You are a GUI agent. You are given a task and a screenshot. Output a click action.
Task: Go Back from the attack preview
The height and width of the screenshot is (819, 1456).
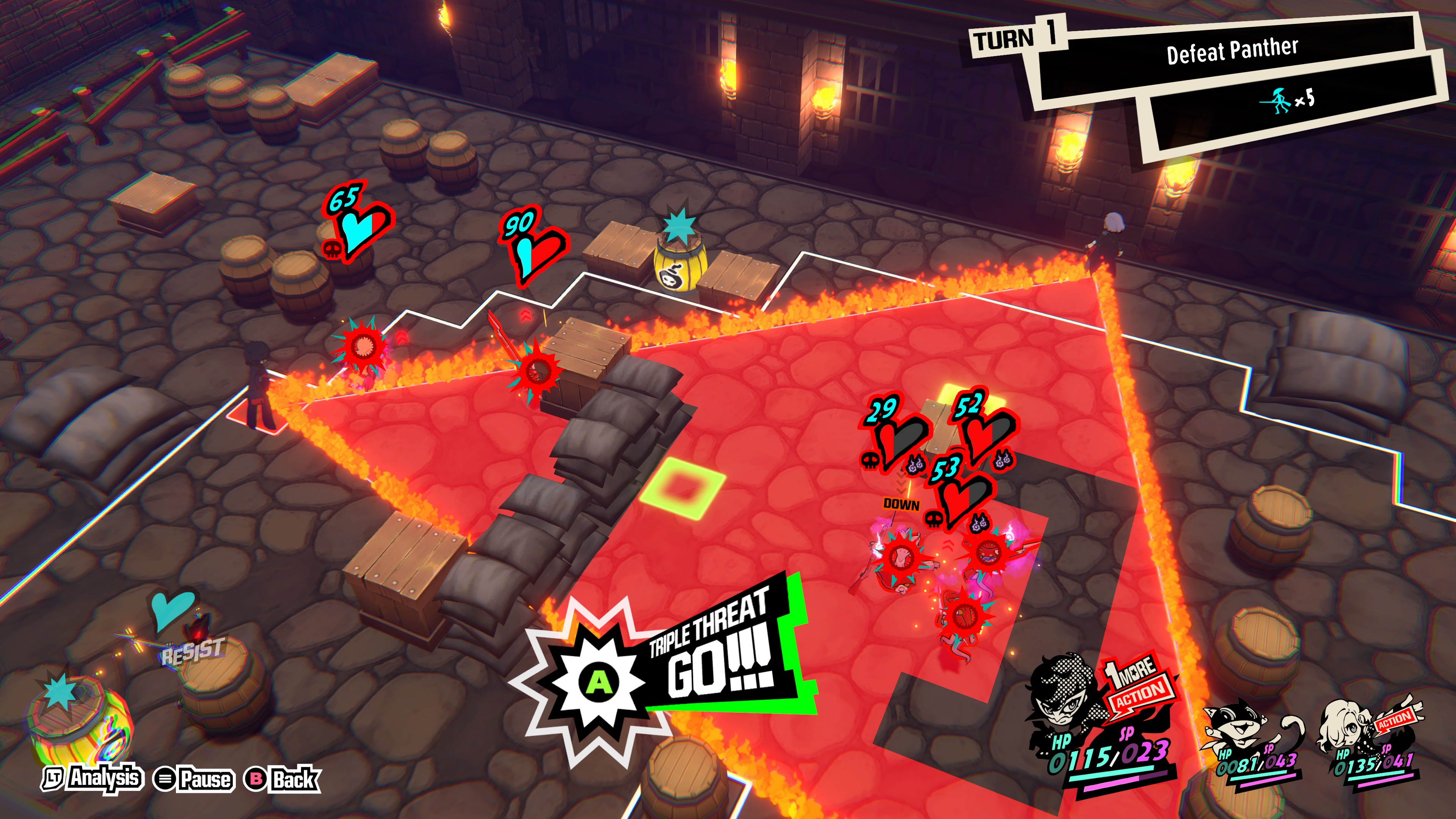click(282, 780)
